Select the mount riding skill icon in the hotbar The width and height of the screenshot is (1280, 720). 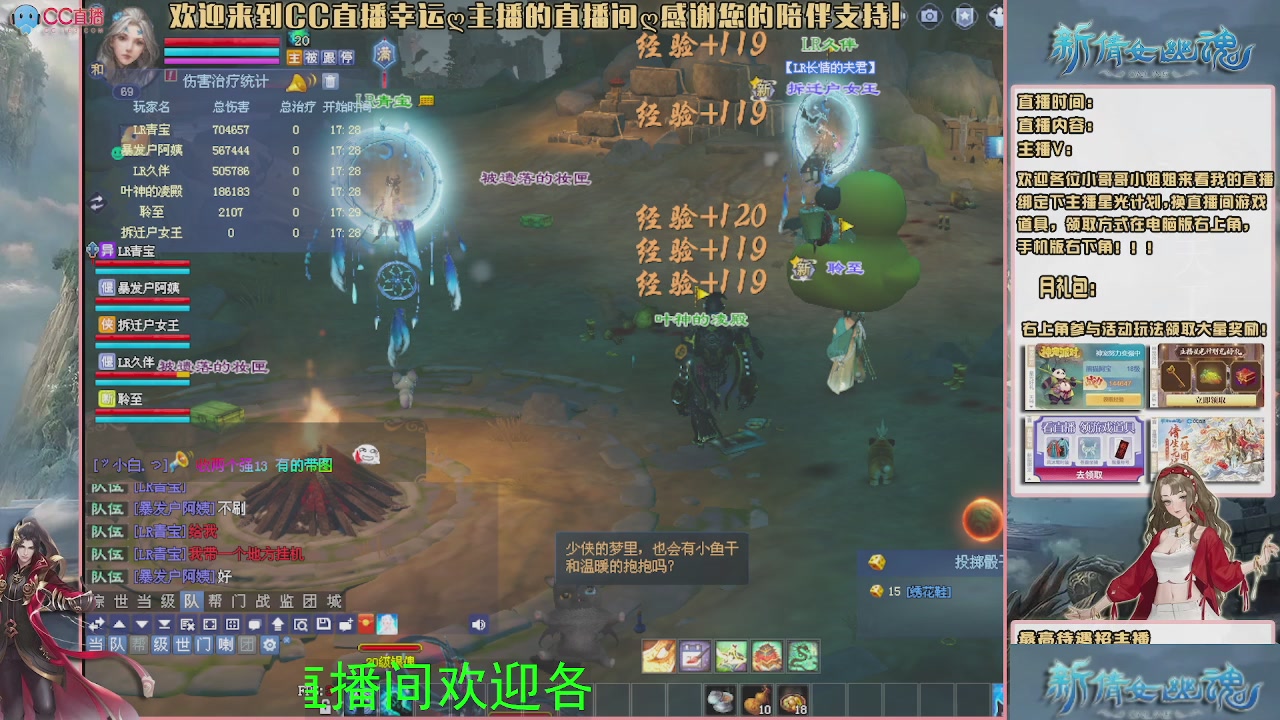731,656
